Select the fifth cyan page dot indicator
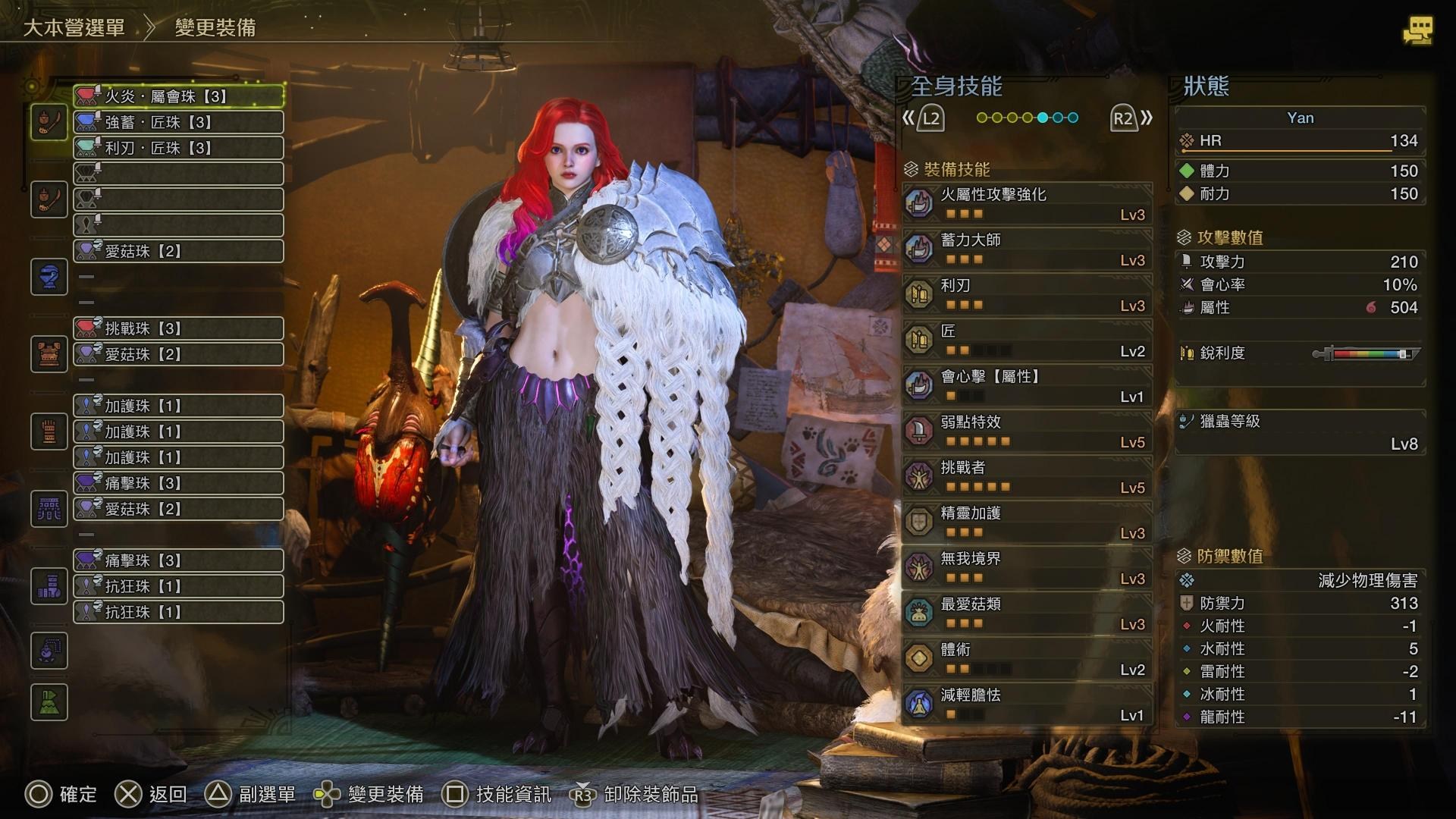The height and width of the screenshot is (819, 1456). [1041, 118]
